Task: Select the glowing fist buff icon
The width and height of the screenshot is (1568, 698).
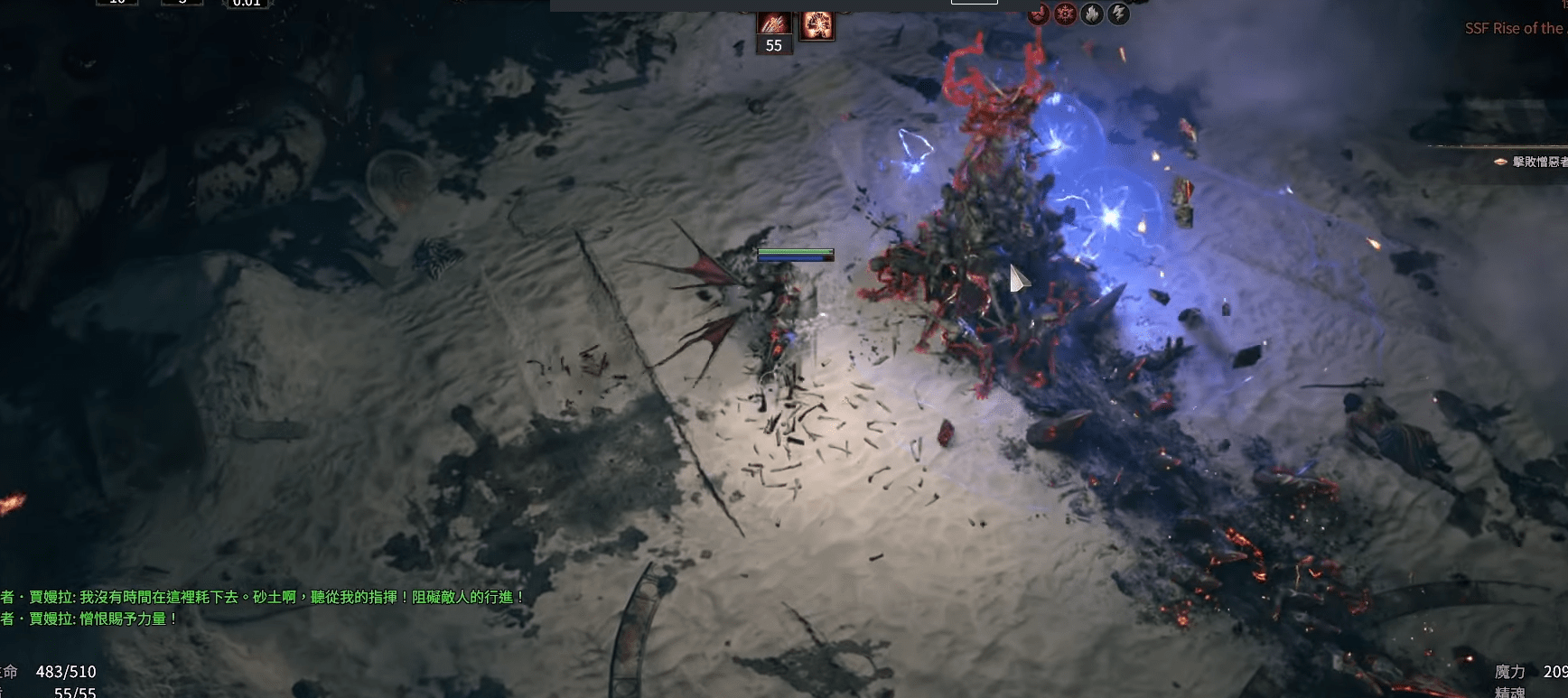Action: click(x=817, y=24)
